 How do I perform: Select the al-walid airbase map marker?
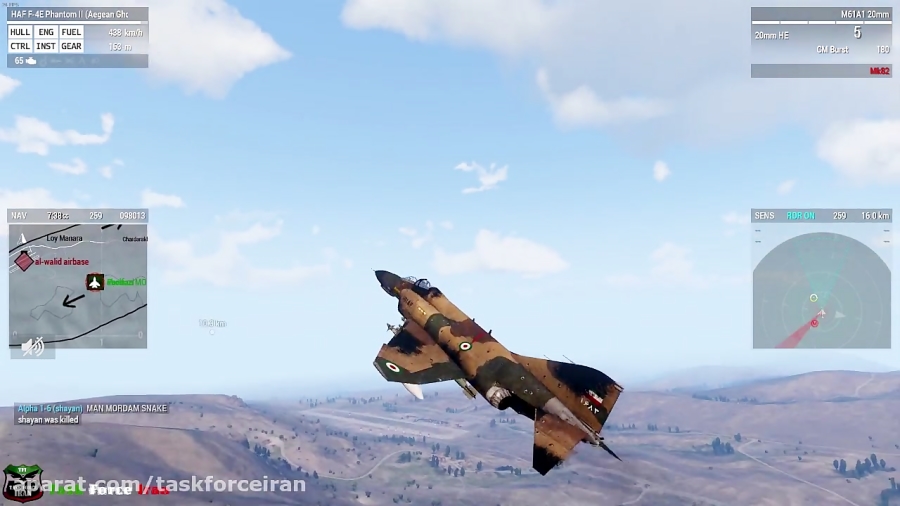pyautogui.click(x=24, y=261)
